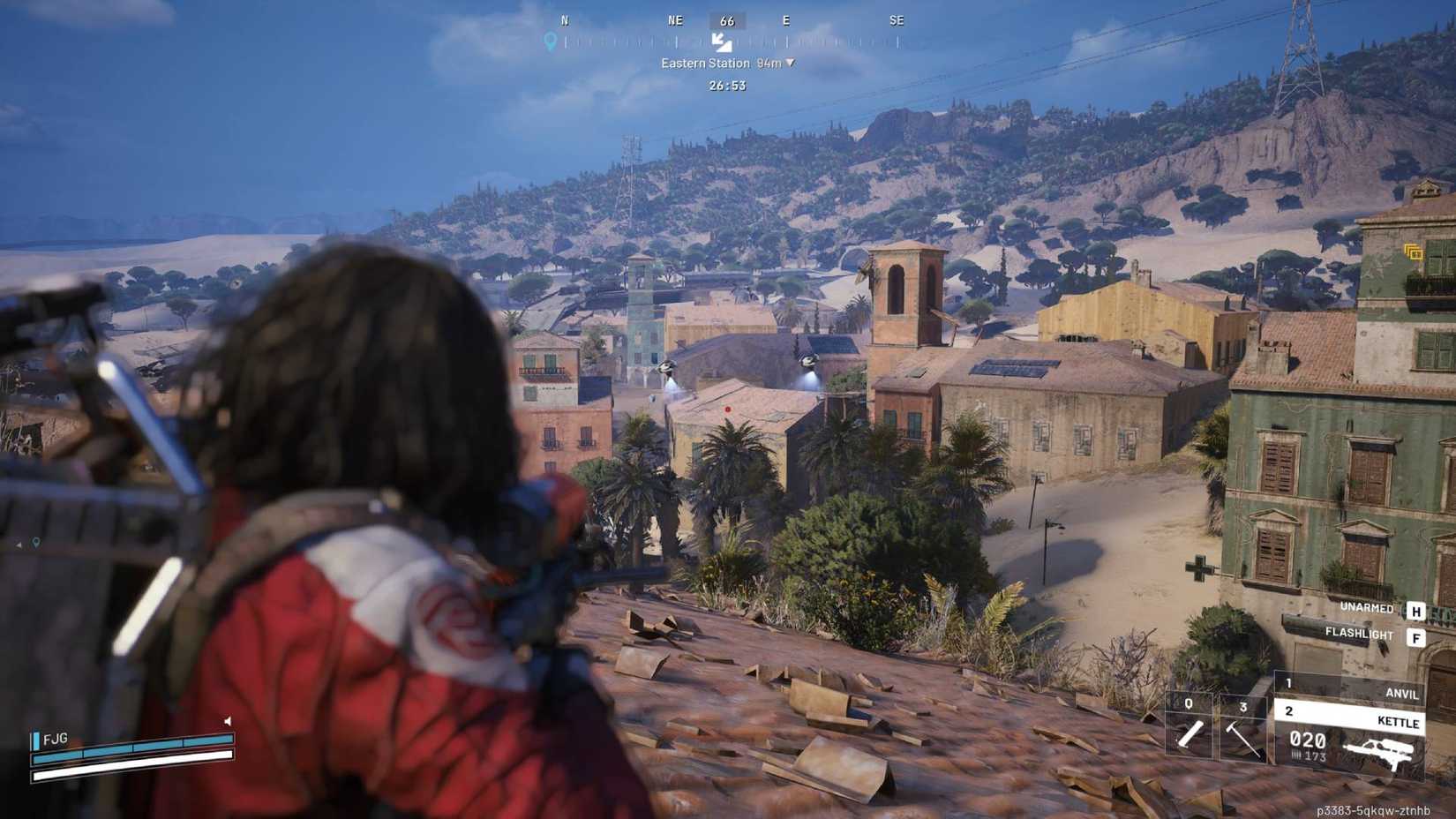Select the E heading on the compass

point(785,20)
